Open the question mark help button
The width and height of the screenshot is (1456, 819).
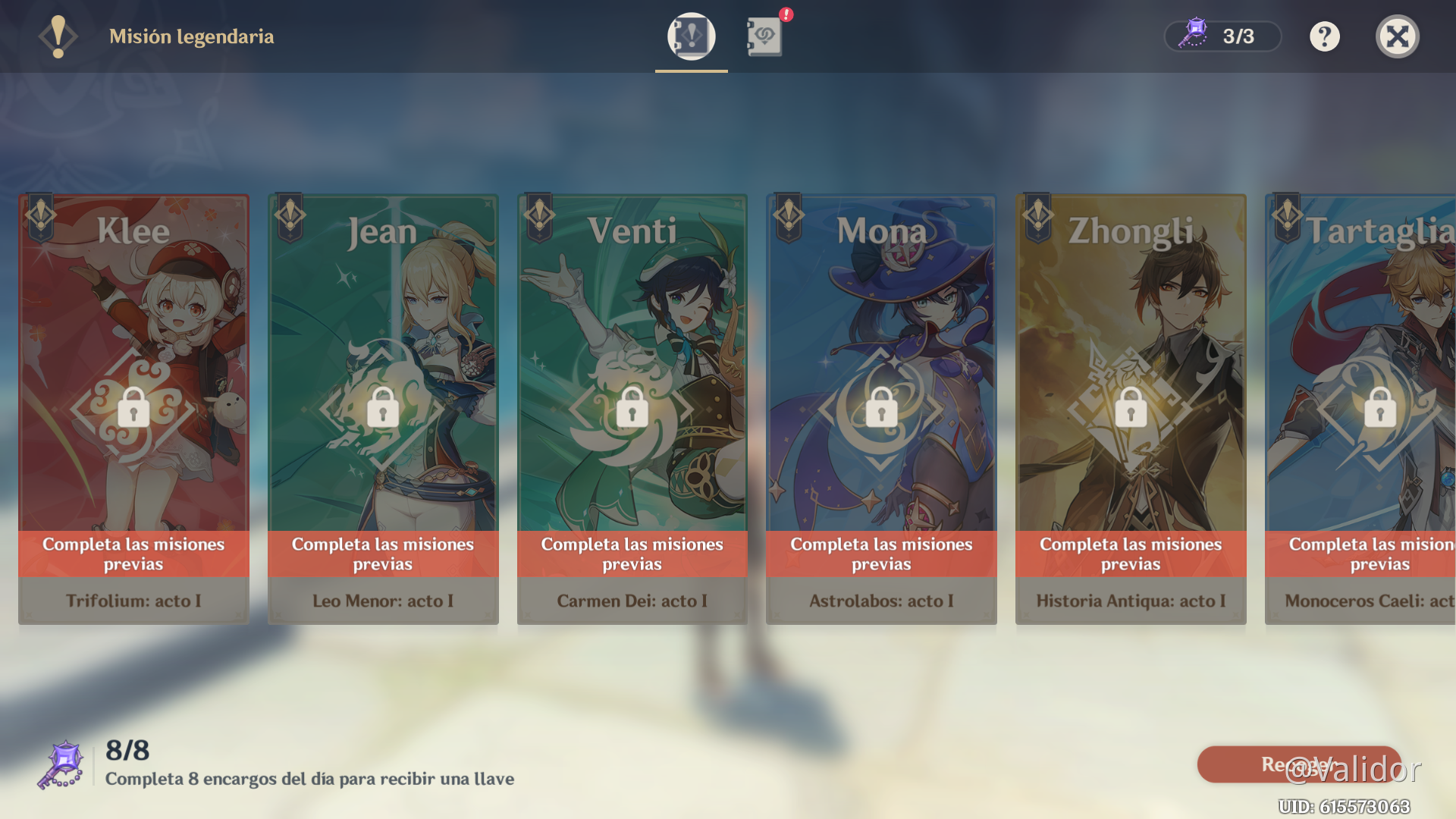click(1324, 36)
